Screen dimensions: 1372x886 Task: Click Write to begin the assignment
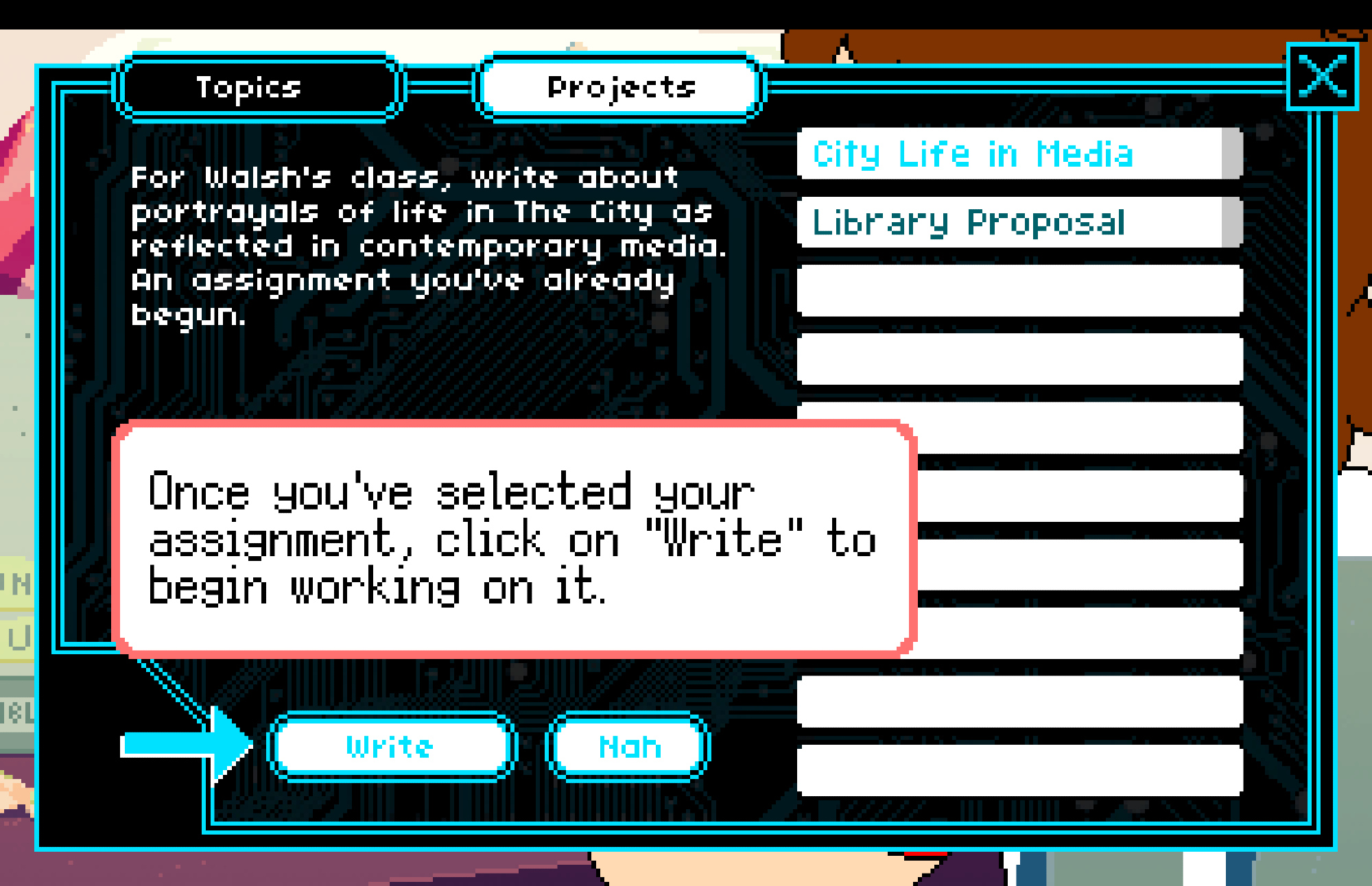coord(391,746)
